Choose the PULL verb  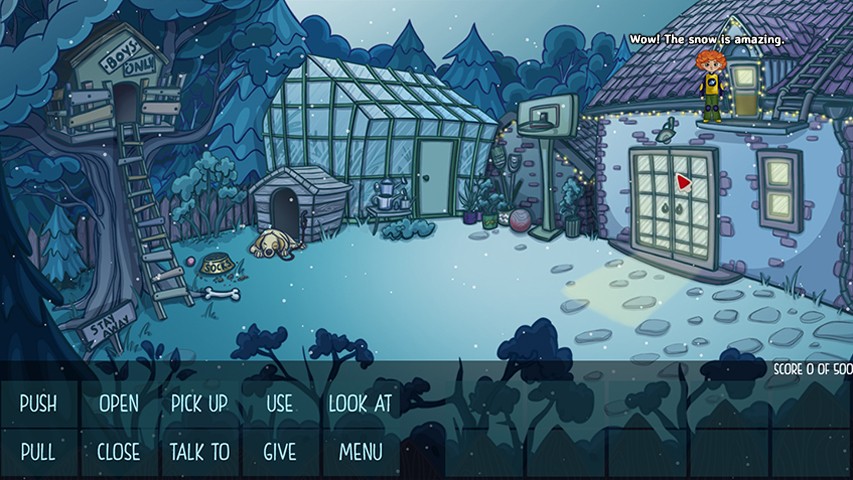point(38,452)
